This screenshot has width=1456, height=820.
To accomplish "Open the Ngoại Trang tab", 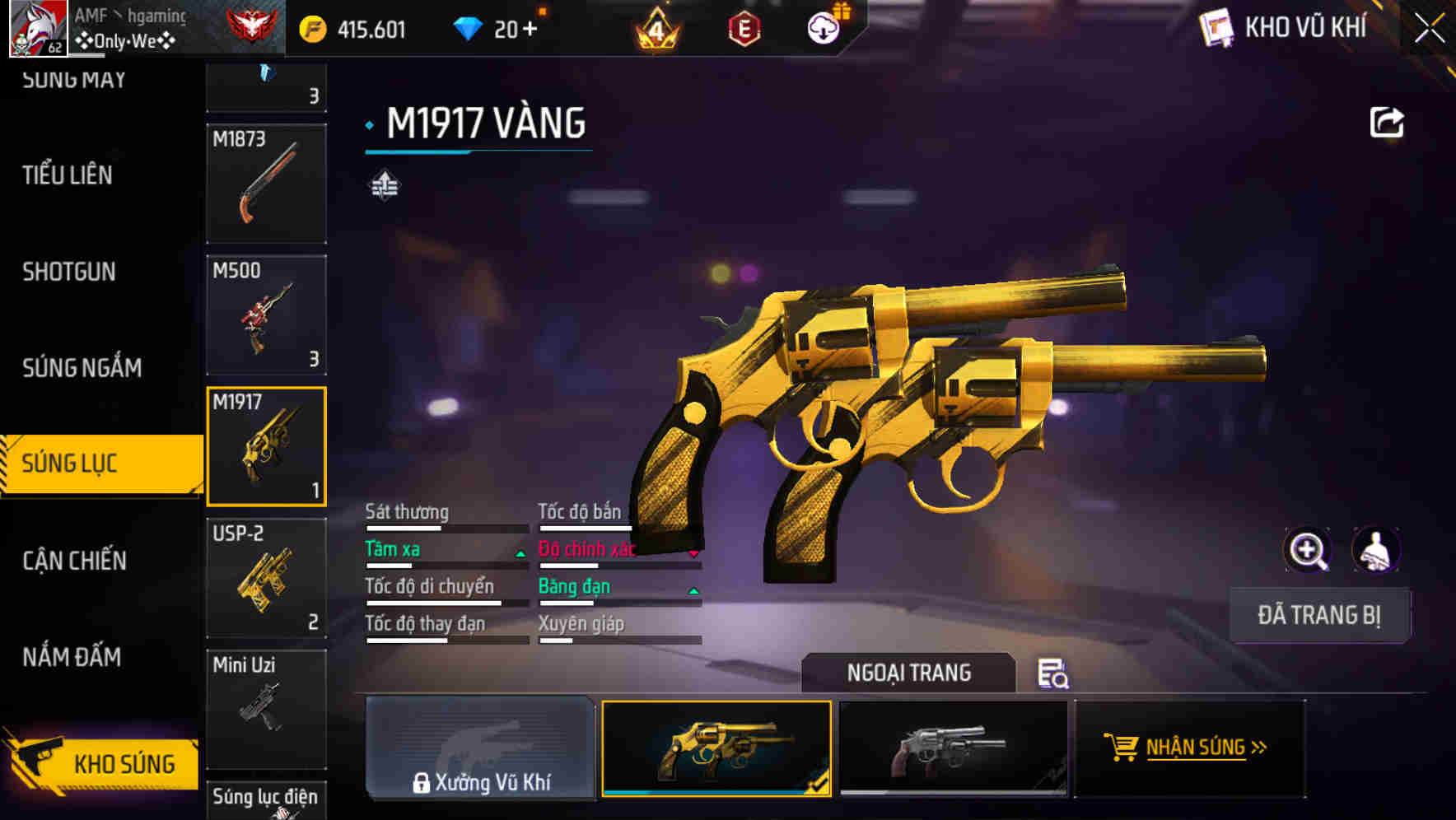I will (910, 673).
